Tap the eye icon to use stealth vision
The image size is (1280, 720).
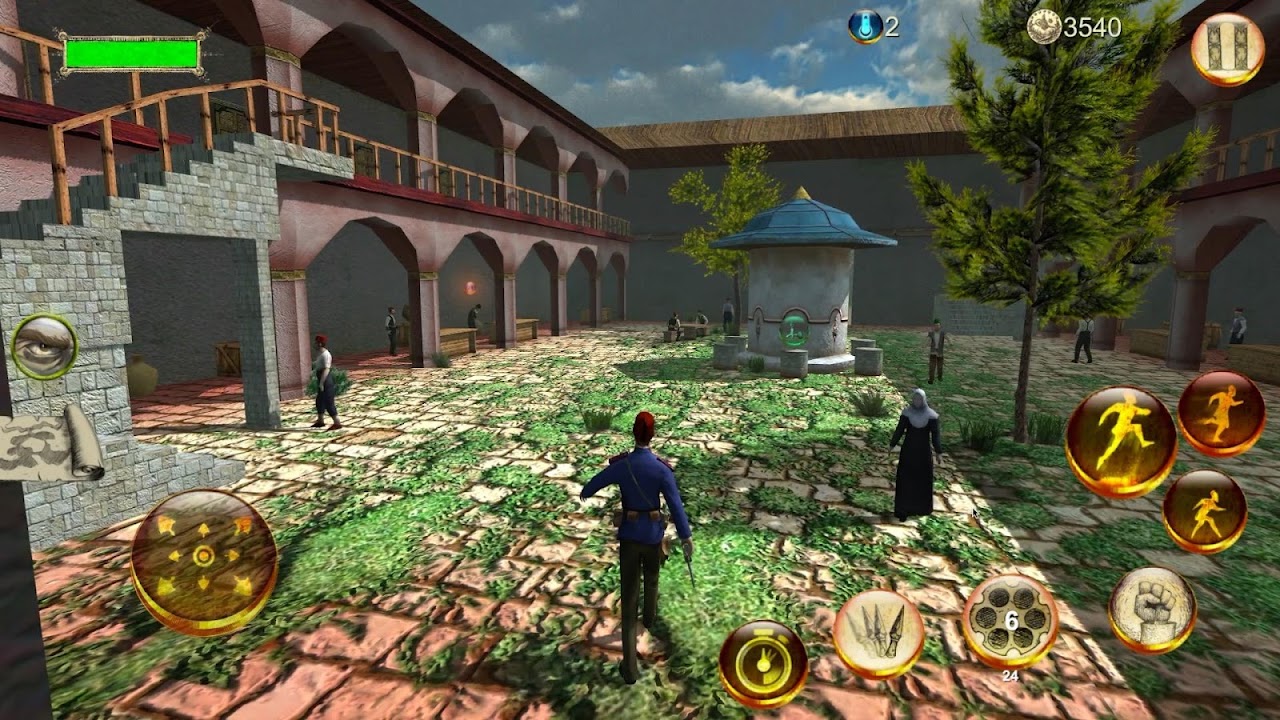click(45, 349)
